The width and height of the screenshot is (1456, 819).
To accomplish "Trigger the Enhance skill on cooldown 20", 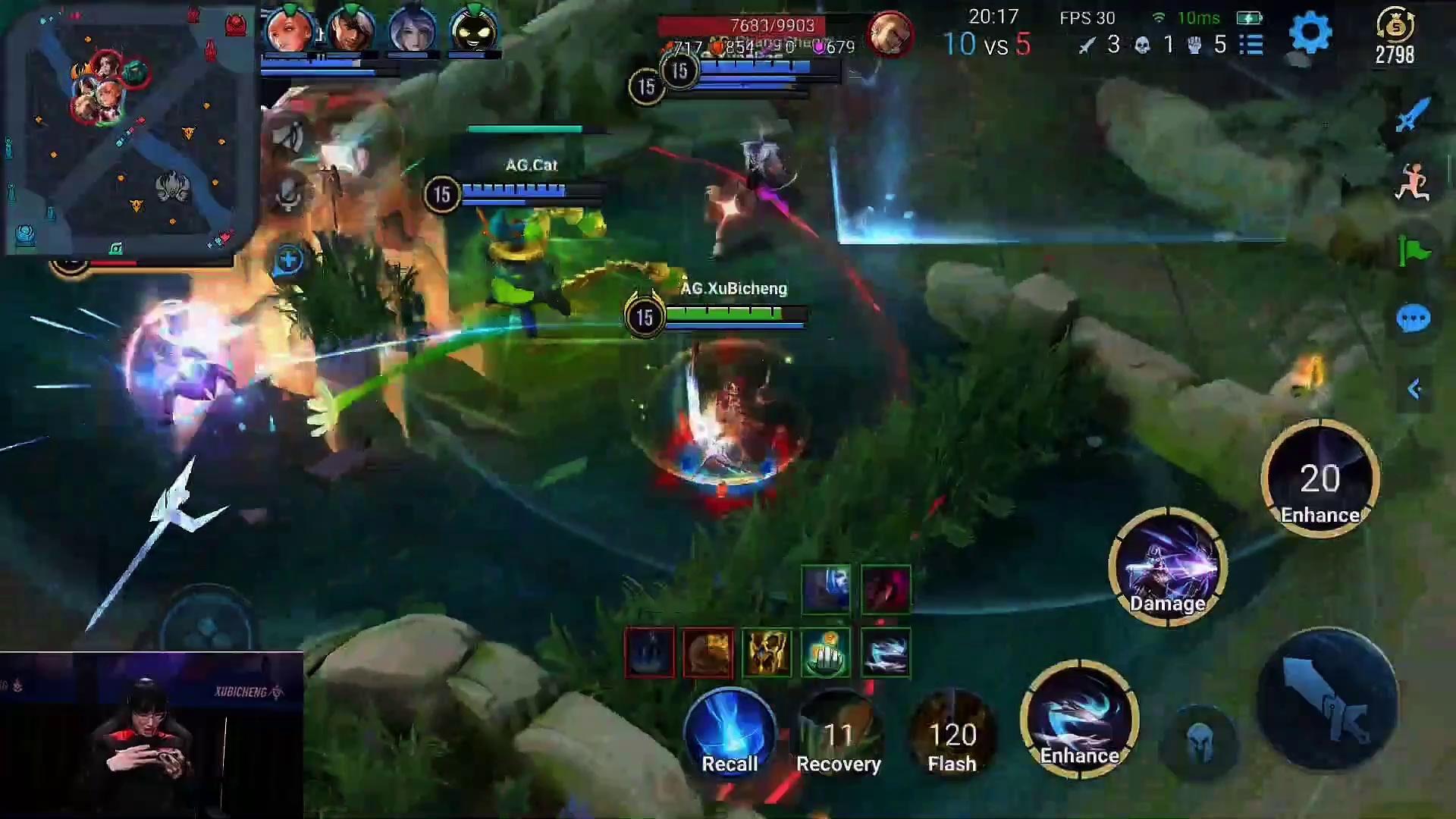I will tap(1319, 479).
